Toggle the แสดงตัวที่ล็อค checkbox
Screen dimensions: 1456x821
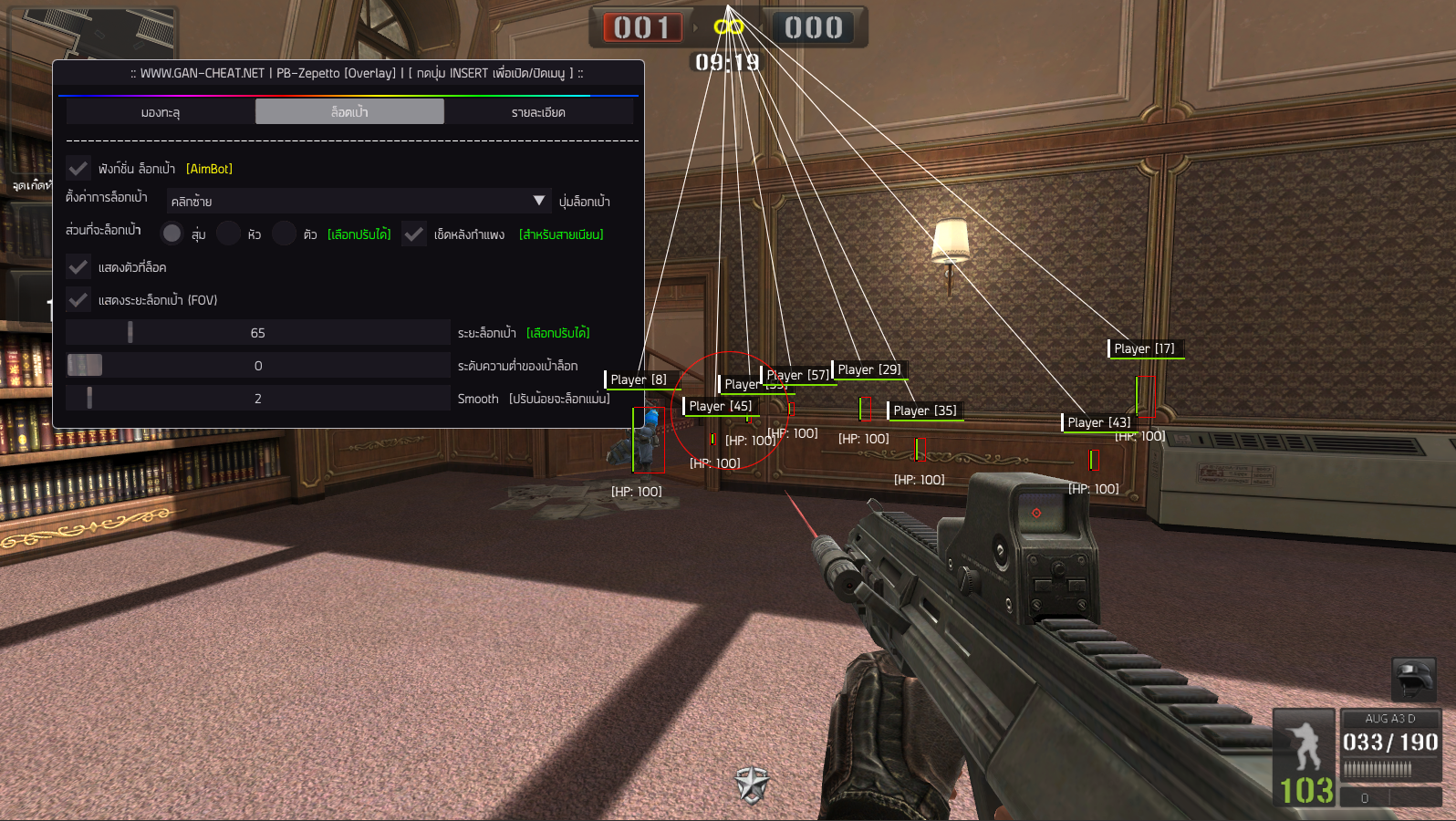tap(78, 267)
